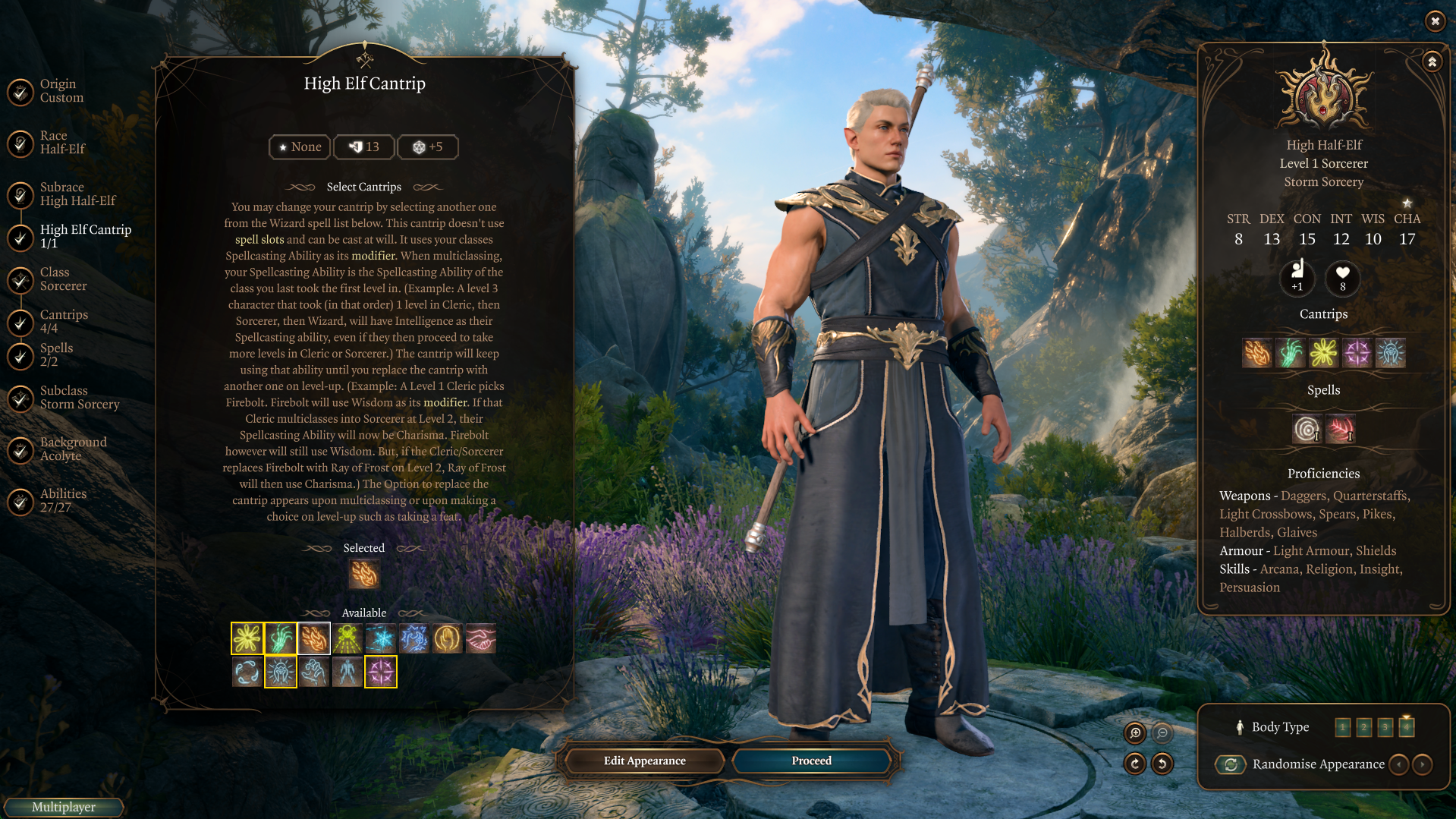Select the pink handshake Friends cantrip
1456x819 pixels.
[x=481, y=639]
